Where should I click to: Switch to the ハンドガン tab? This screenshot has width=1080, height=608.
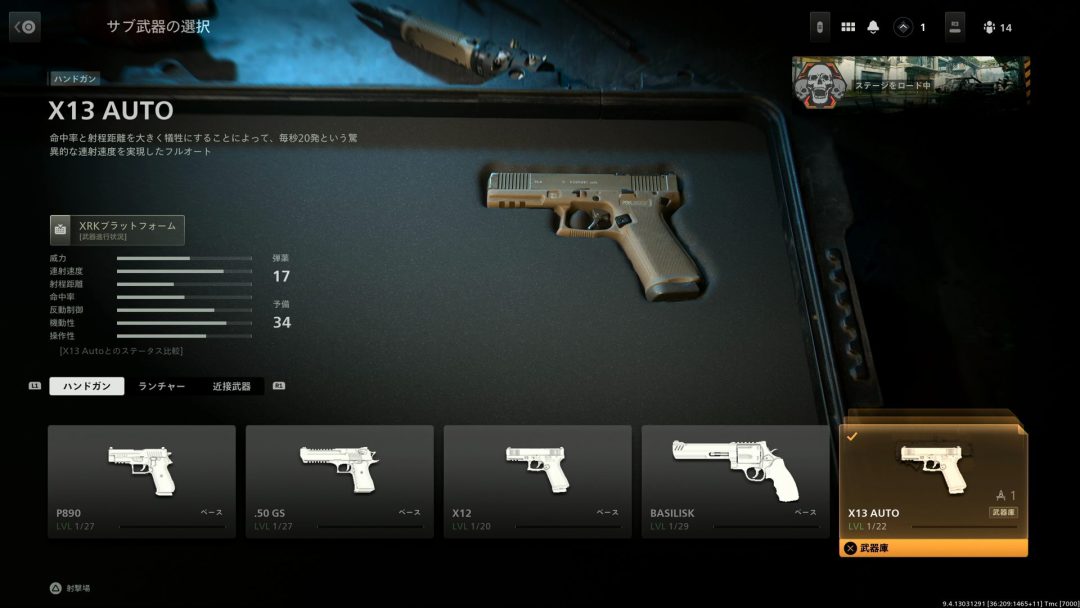point(87,386)
